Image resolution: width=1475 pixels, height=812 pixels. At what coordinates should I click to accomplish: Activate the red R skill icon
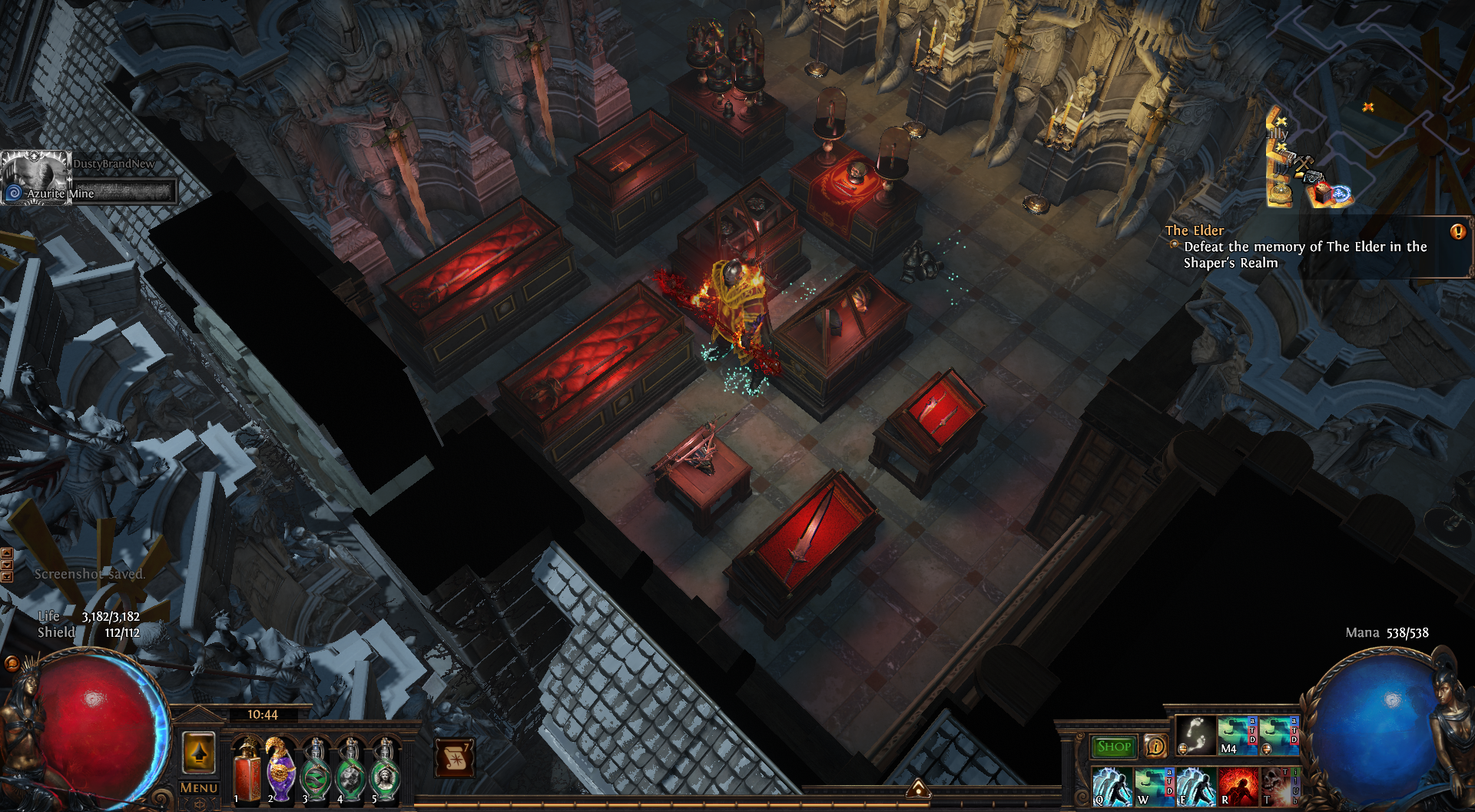pos(1238,787)
